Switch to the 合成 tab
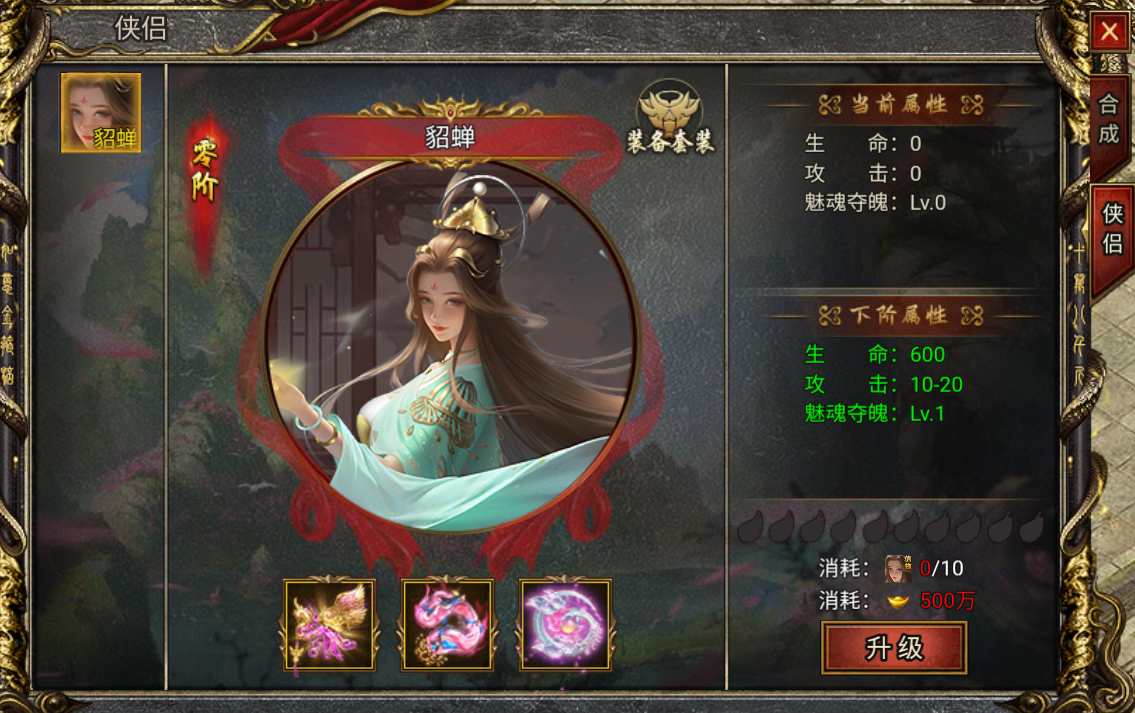This screenshot has width=1135, height=713. (1108, 118)
